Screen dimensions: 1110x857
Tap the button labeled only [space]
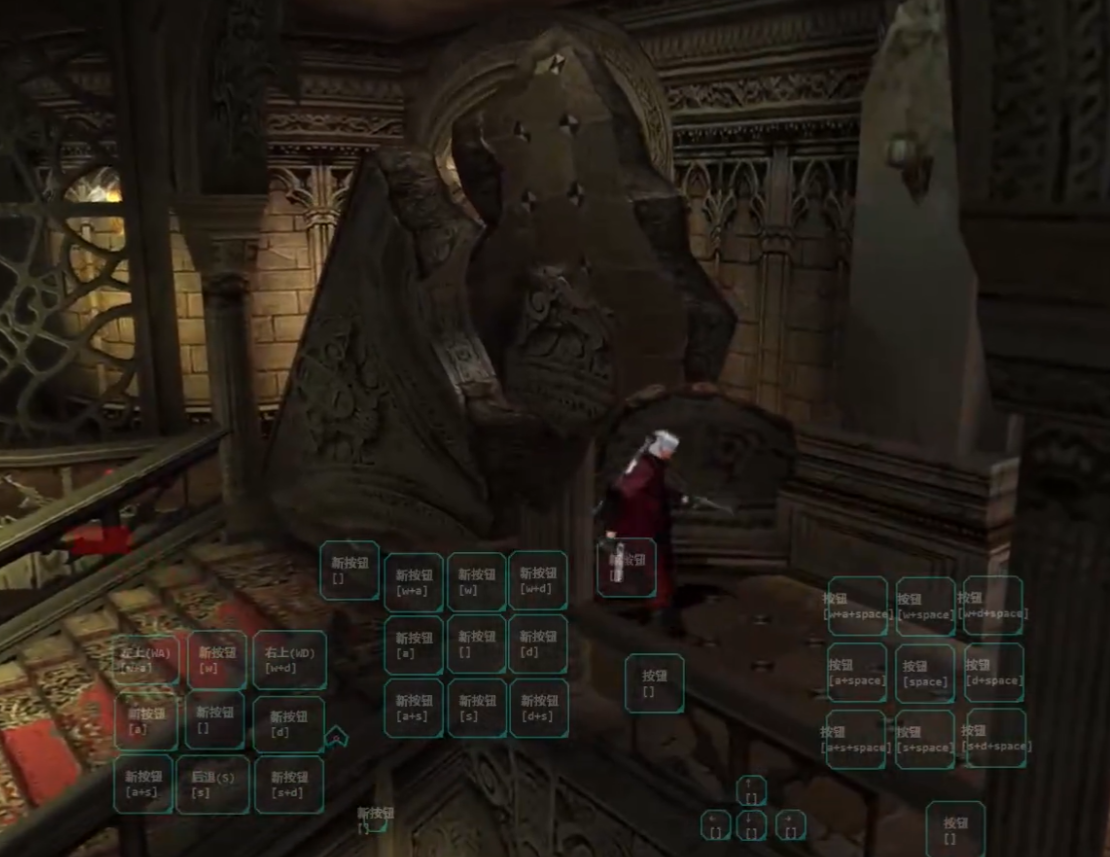click(x=925, y=673)
